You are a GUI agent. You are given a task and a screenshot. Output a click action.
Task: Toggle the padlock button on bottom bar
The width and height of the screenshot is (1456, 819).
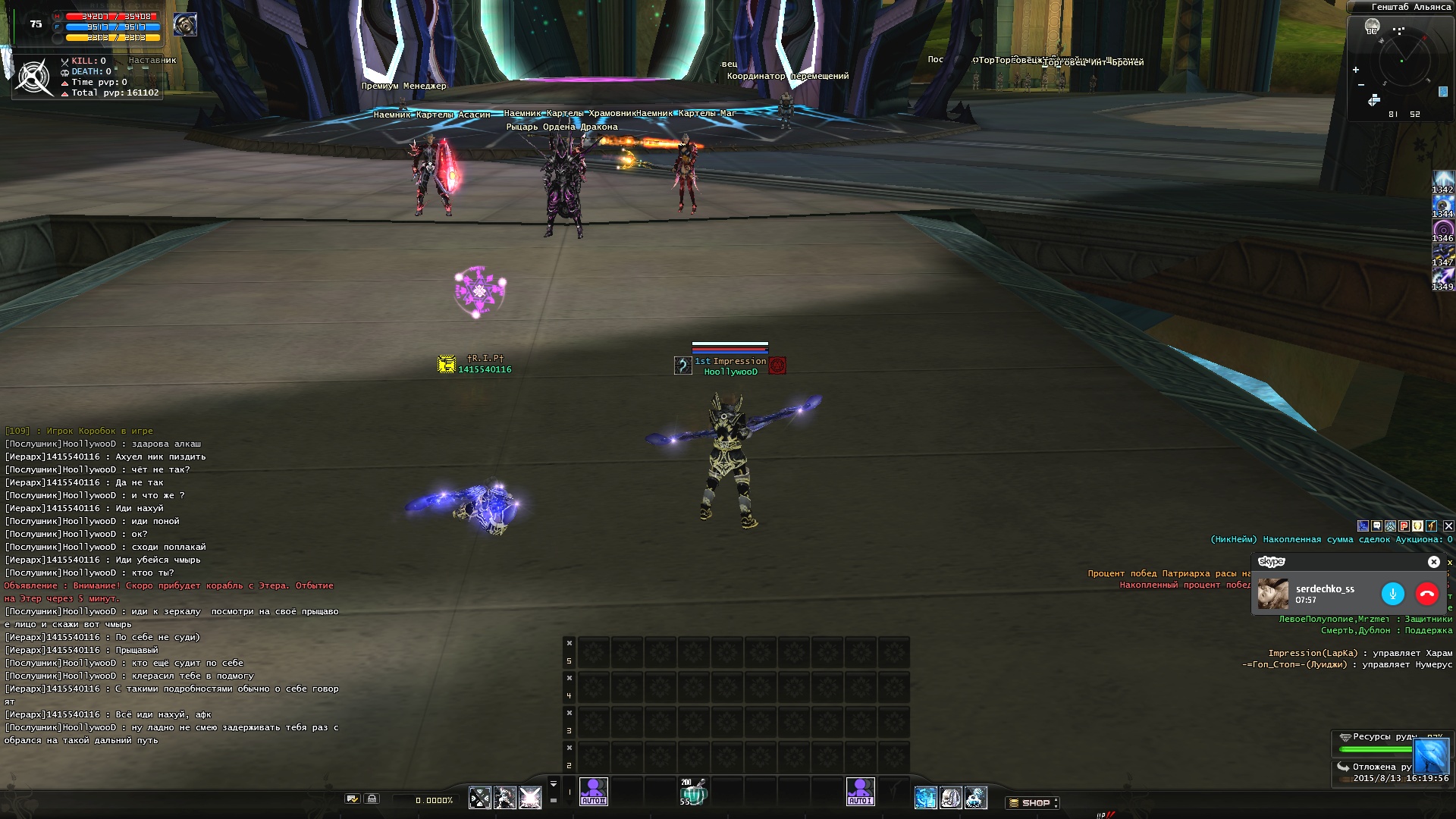[372, 799]
